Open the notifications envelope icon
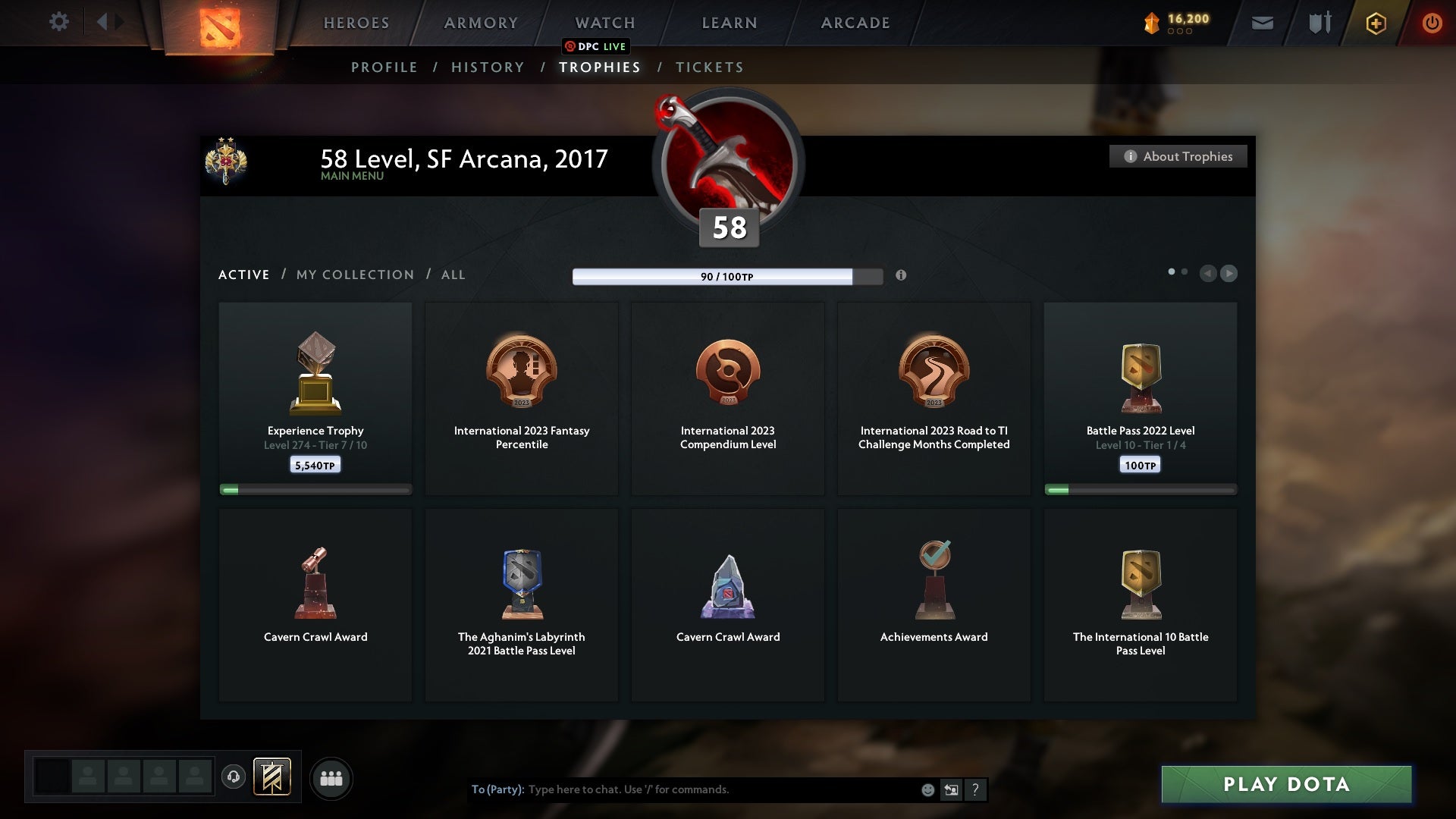 pyautogui.click(x=1262, y=22)
